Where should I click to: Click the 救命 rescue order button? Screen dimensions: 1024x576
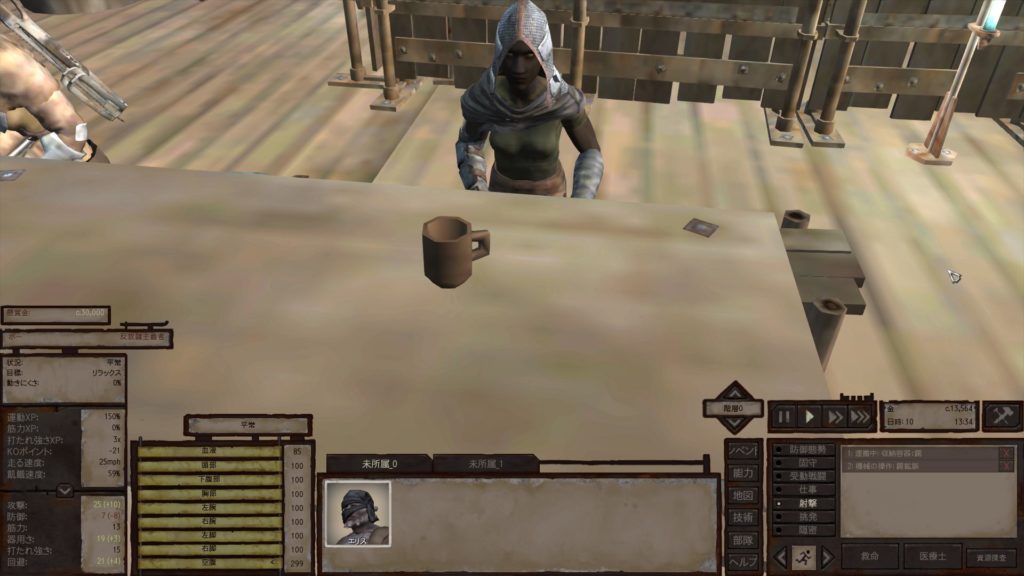(x=869, y=557)
